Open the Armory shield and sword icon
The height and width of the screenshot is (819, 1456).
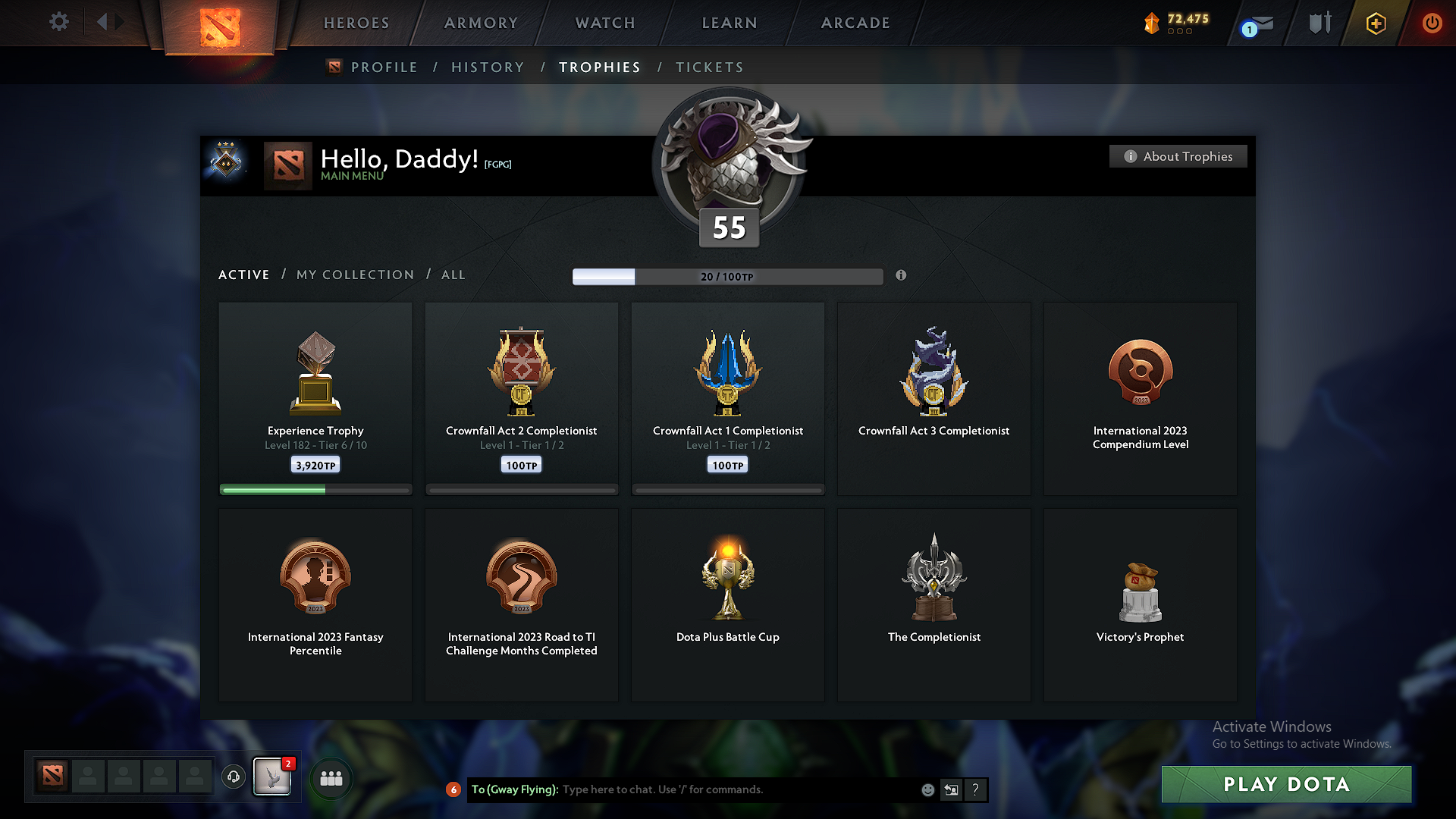click(x=1318, y=23)
